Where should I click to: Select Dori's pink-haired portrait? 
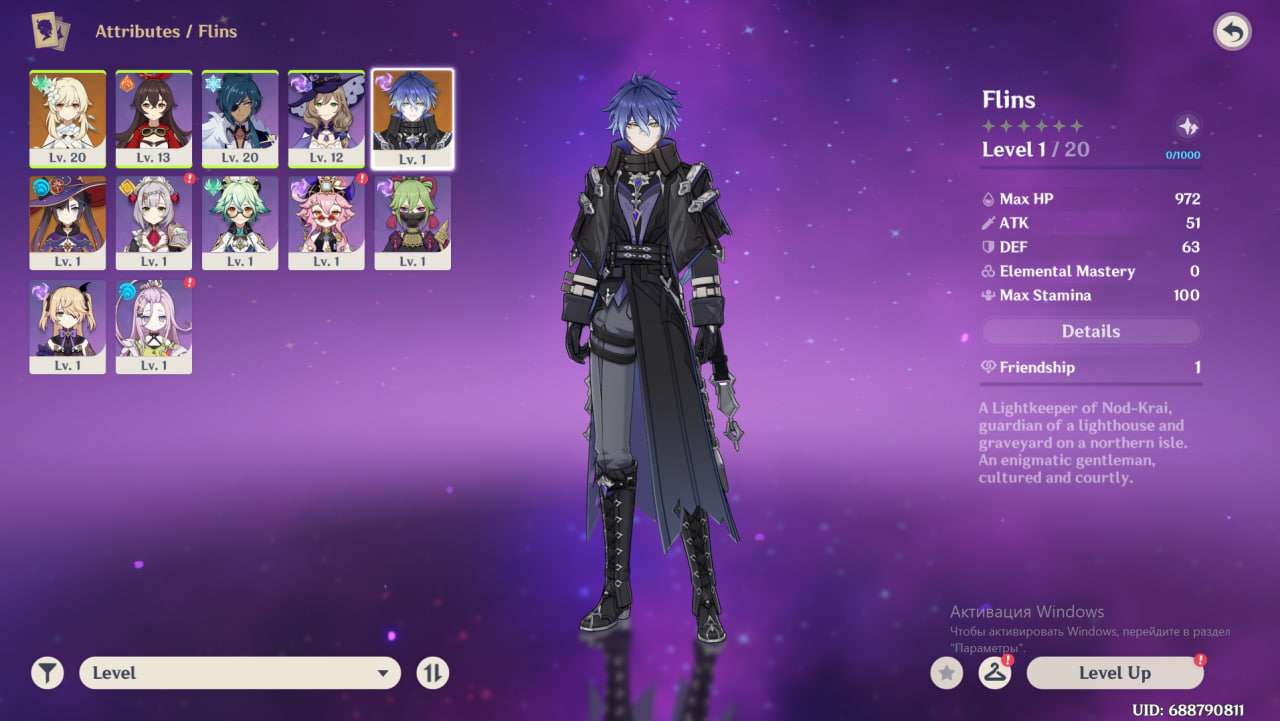click(x=326, y=222)
